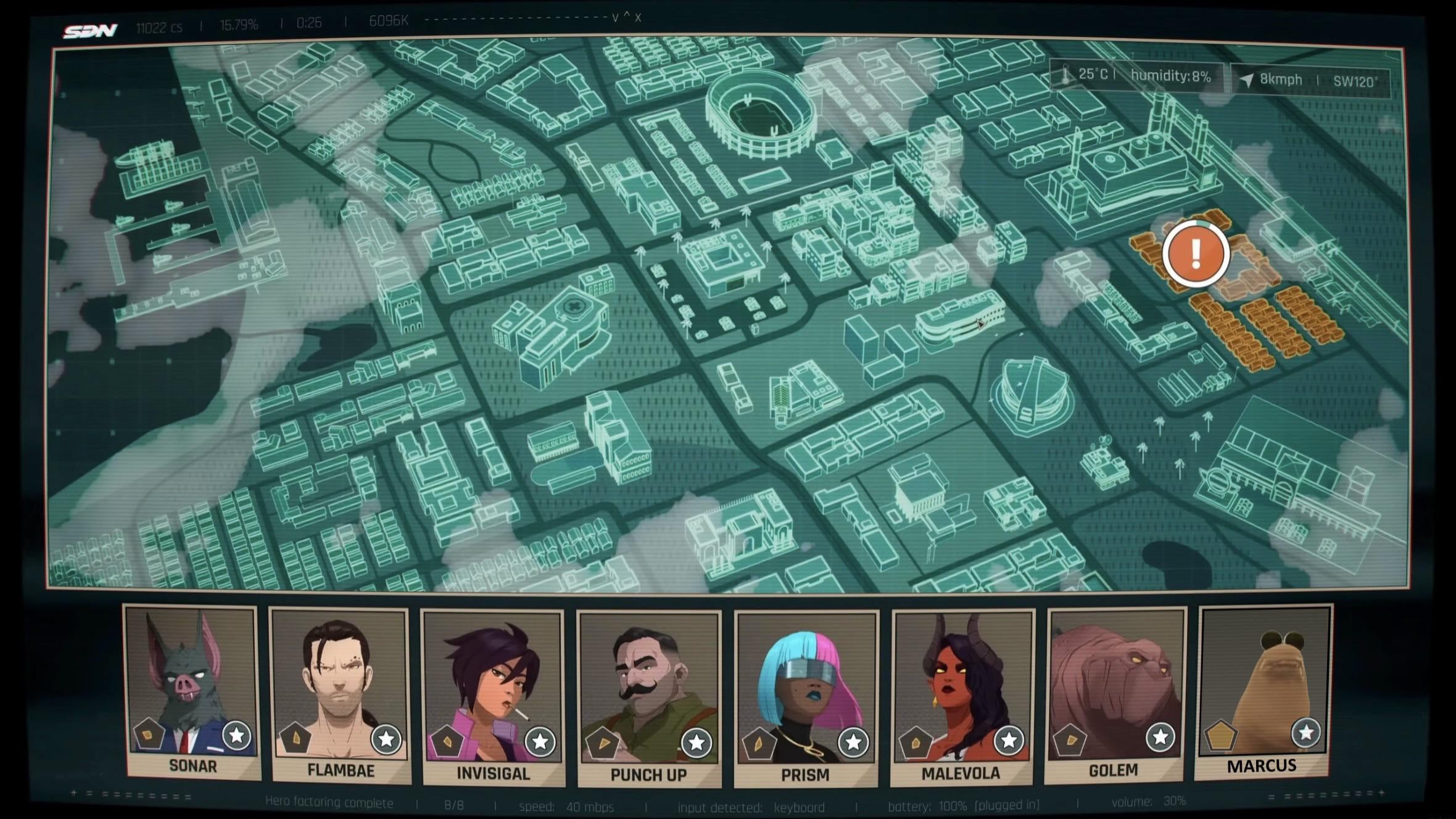Select the Sonar hero card
The width and height of the screenshot is (1456, 819).
point(192,691)
